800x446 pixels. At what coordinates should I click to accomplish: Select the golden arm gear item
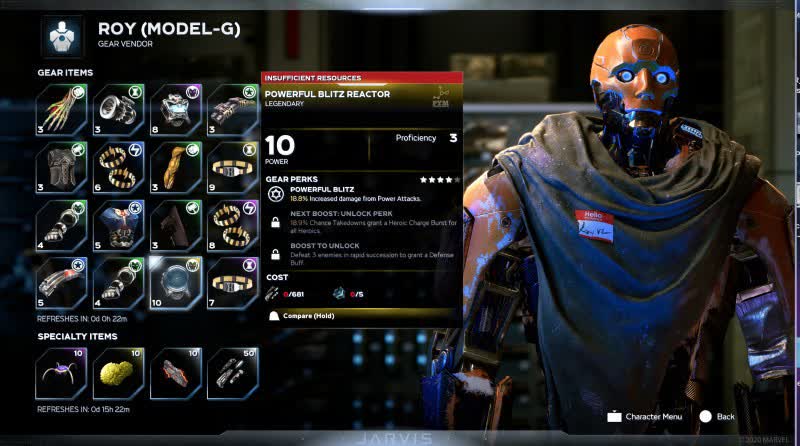(176, 165)
